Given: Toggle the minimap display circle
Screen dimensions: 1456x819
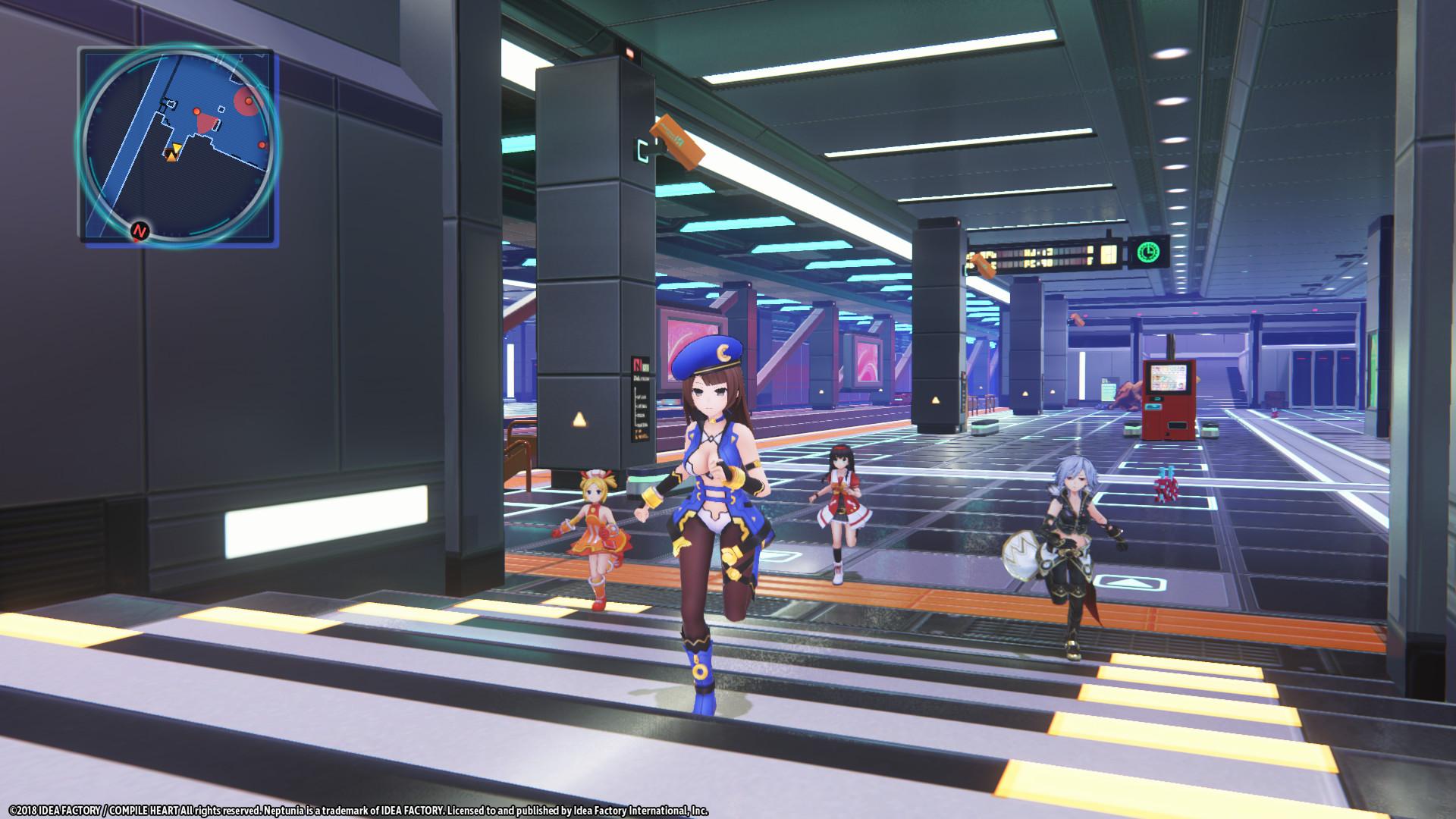Looking at the screenshot, I should pyautogui.click(x=178, y=144).
